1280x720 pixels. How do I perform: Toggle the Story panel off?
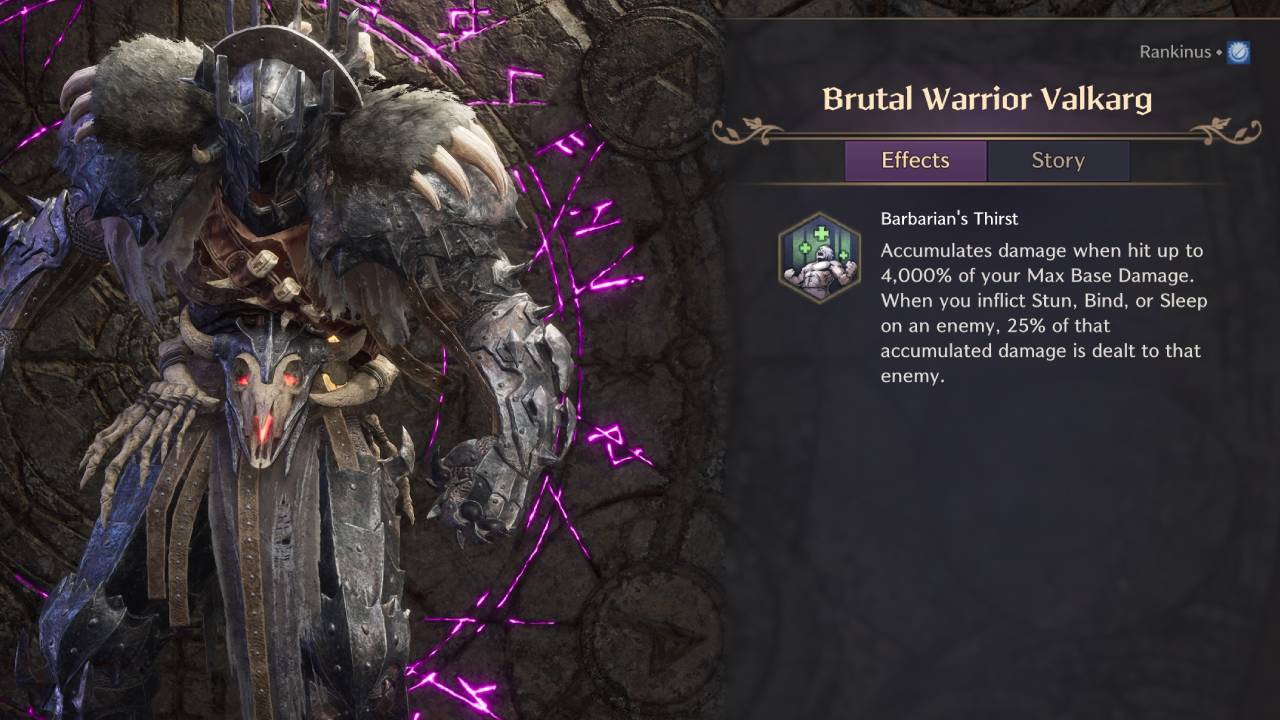1058,160
